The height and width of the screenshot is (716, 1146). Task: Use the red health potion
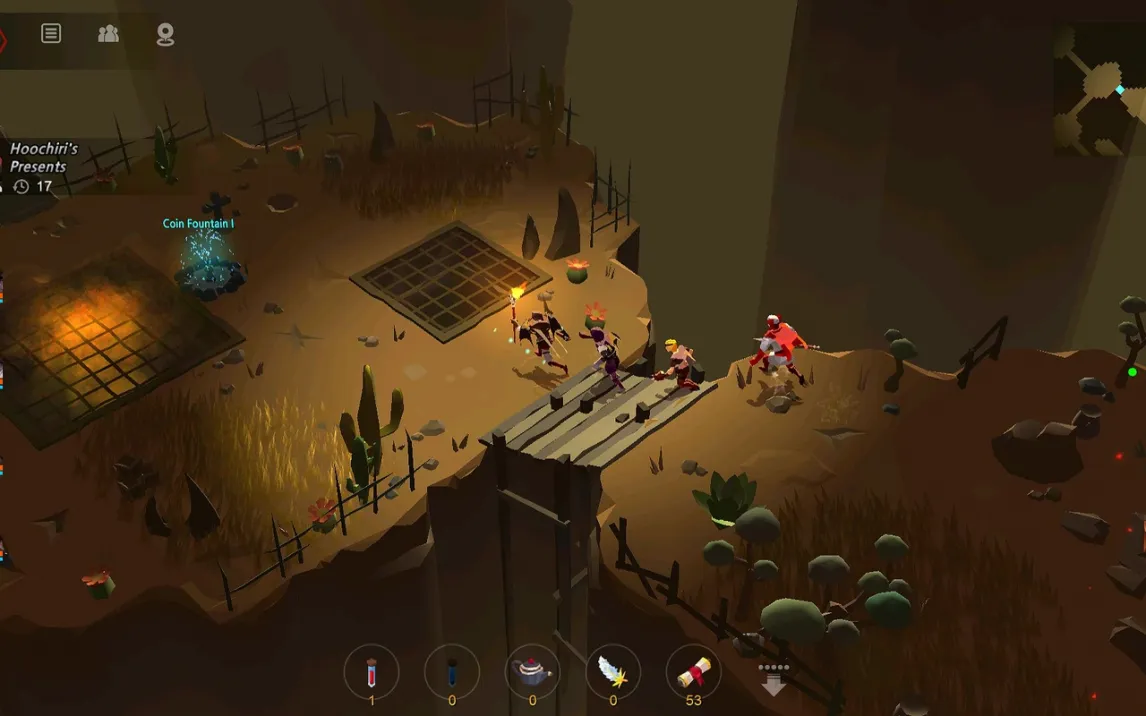371,671
